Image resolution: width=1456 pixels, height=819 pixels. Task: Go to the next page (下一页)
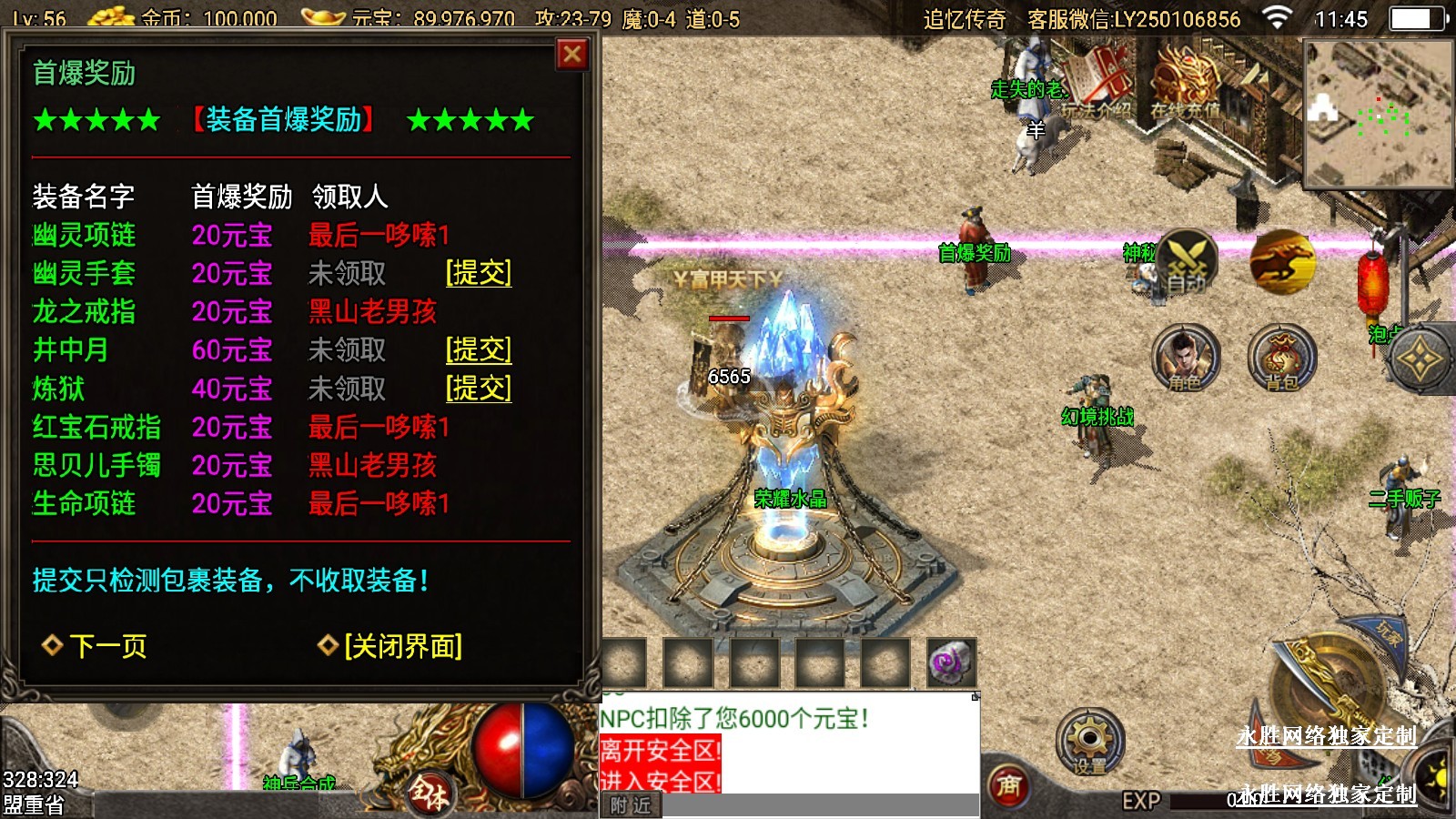96,646
